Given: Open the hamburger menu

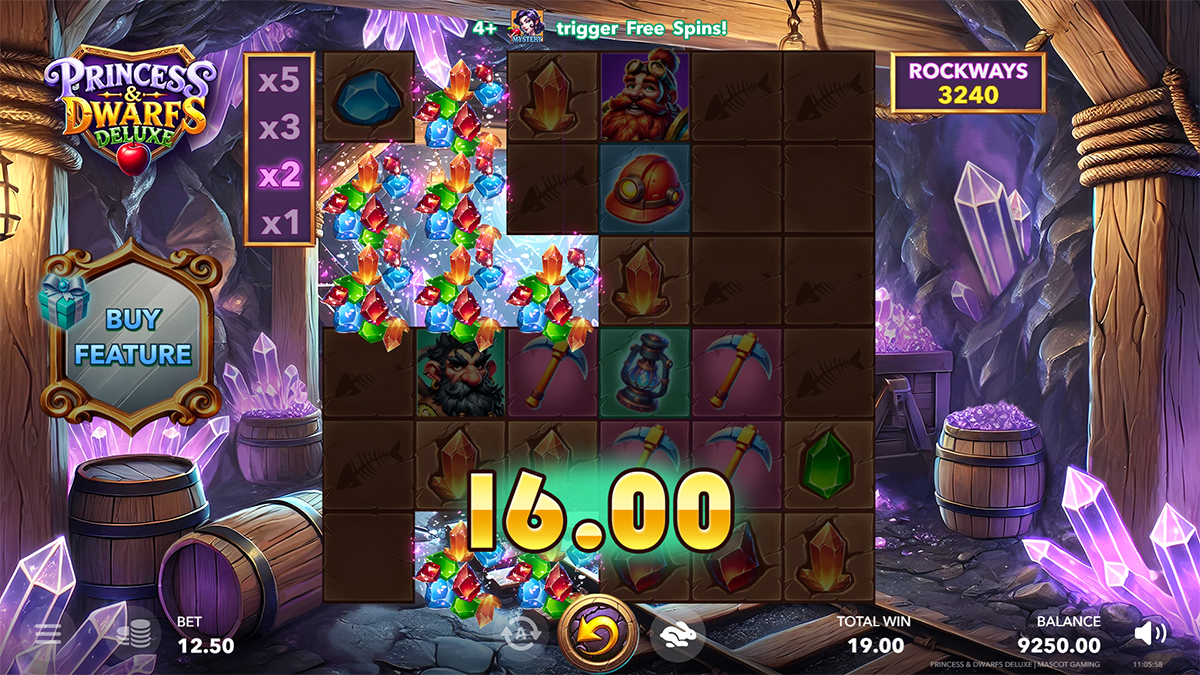Looking at the screenshot, I should pos(48,634).
